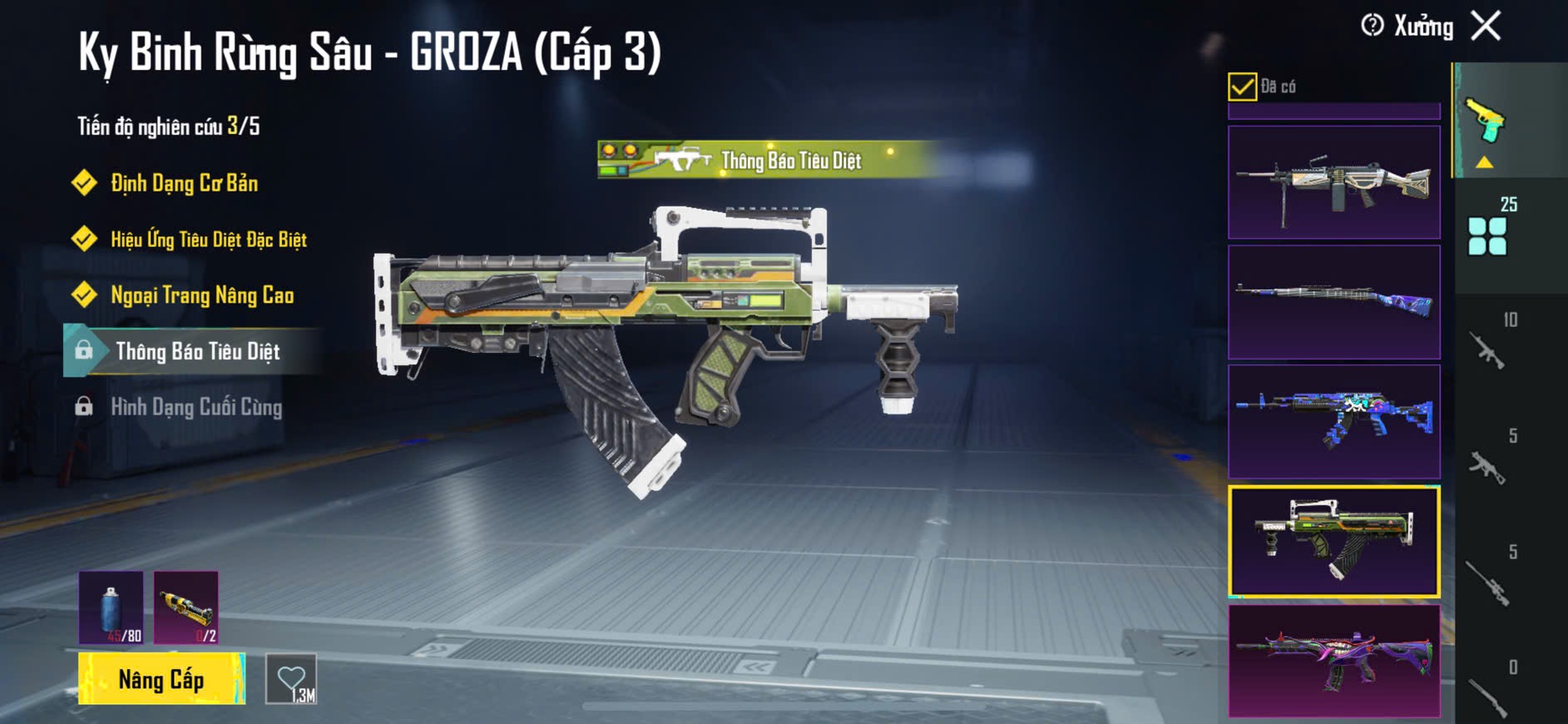
Task: Open the Xưởng help icon
Action: (x=1372, y=26)
